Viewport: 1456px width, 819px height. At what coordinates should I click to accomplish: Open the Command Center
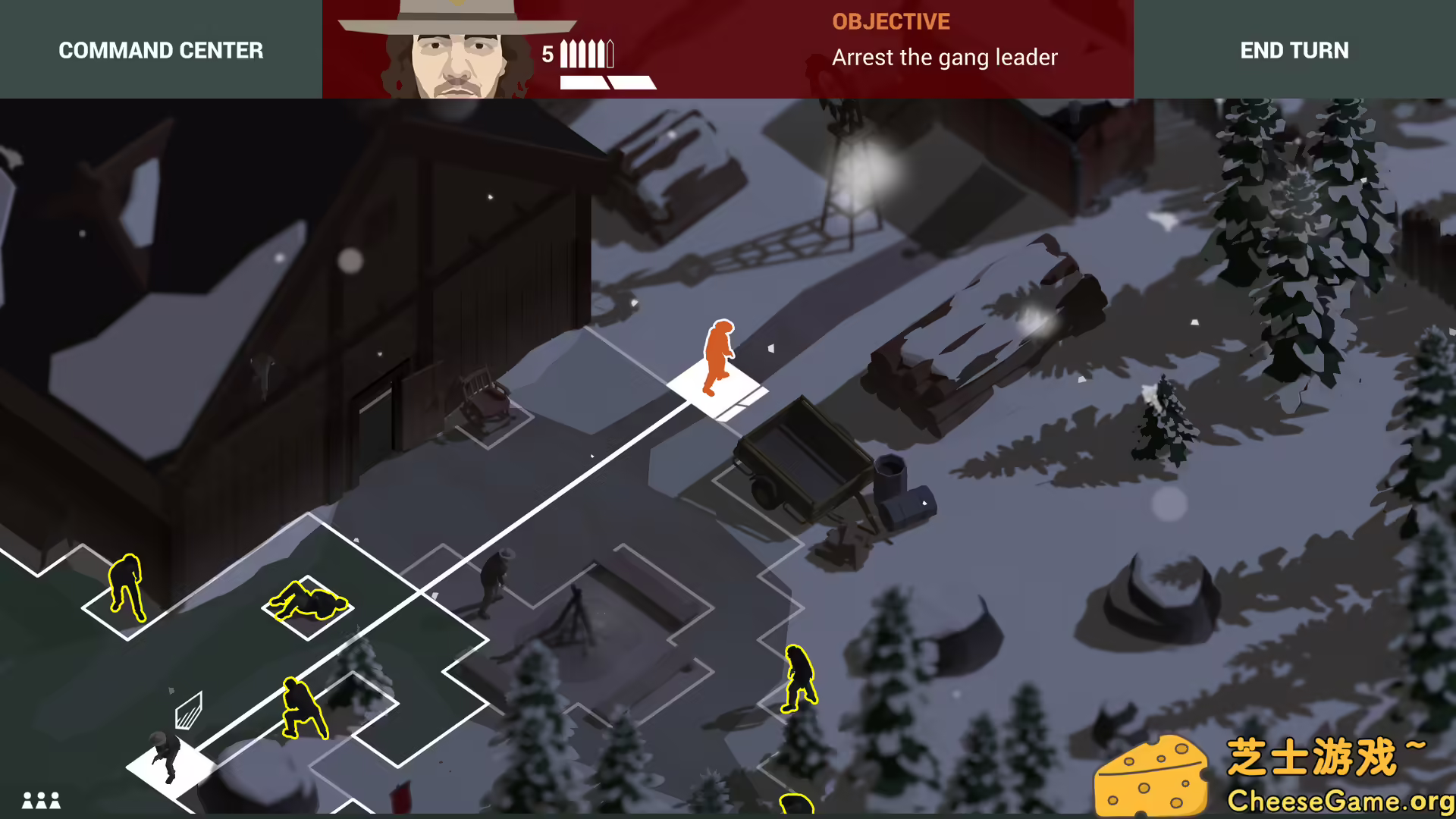pyautogui.click(x=161, y=50)
